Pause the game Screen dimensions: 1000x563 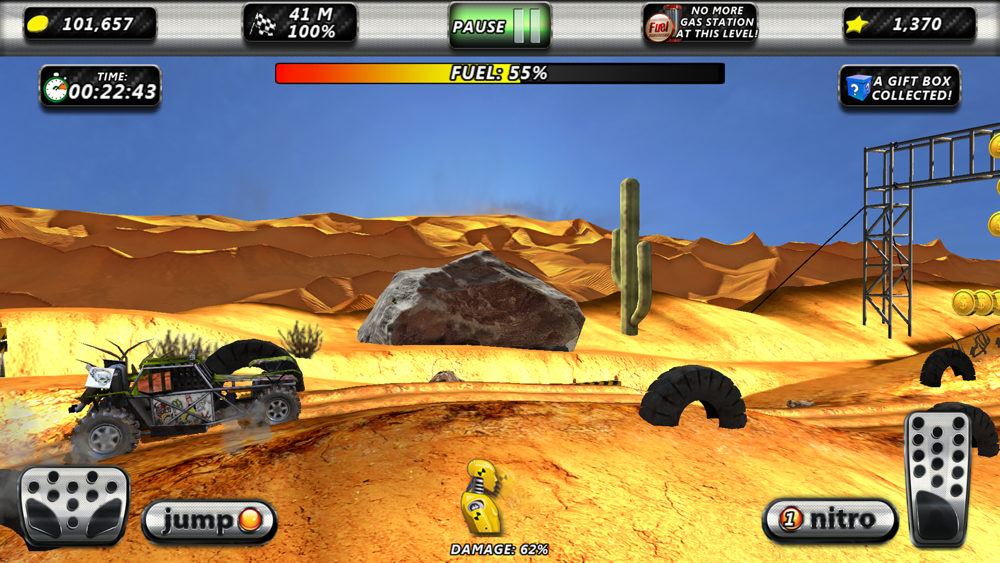tap(499, 25)
